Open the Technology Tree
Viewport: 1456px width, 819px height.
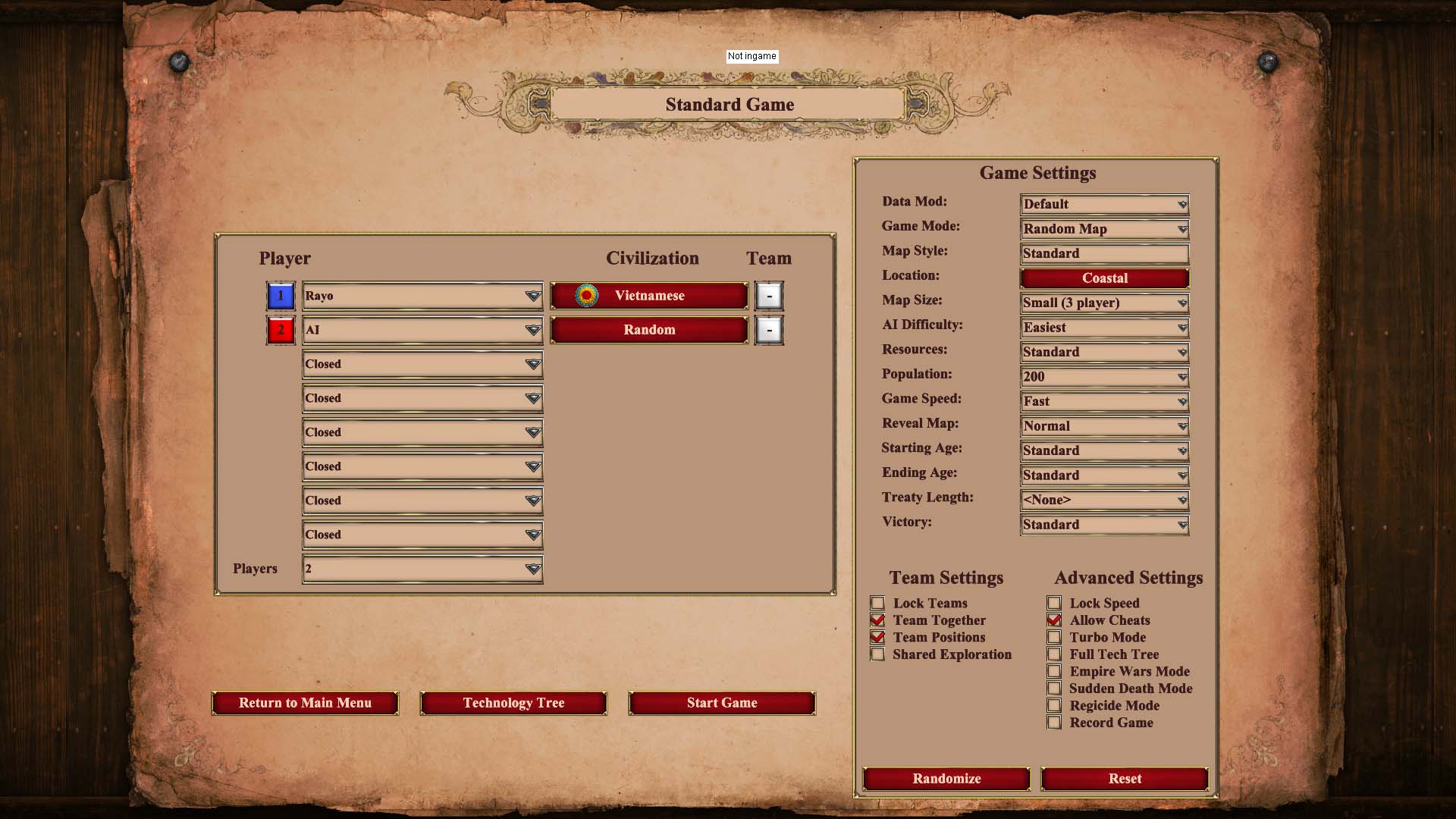pos(513,703)
